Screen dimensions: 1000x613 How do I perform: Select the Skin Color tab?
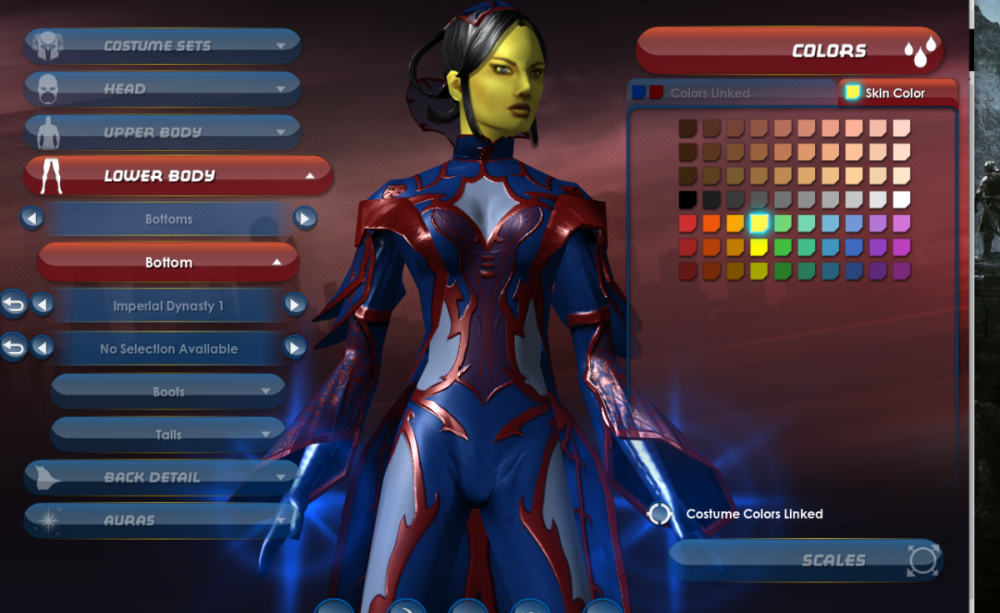896,93
